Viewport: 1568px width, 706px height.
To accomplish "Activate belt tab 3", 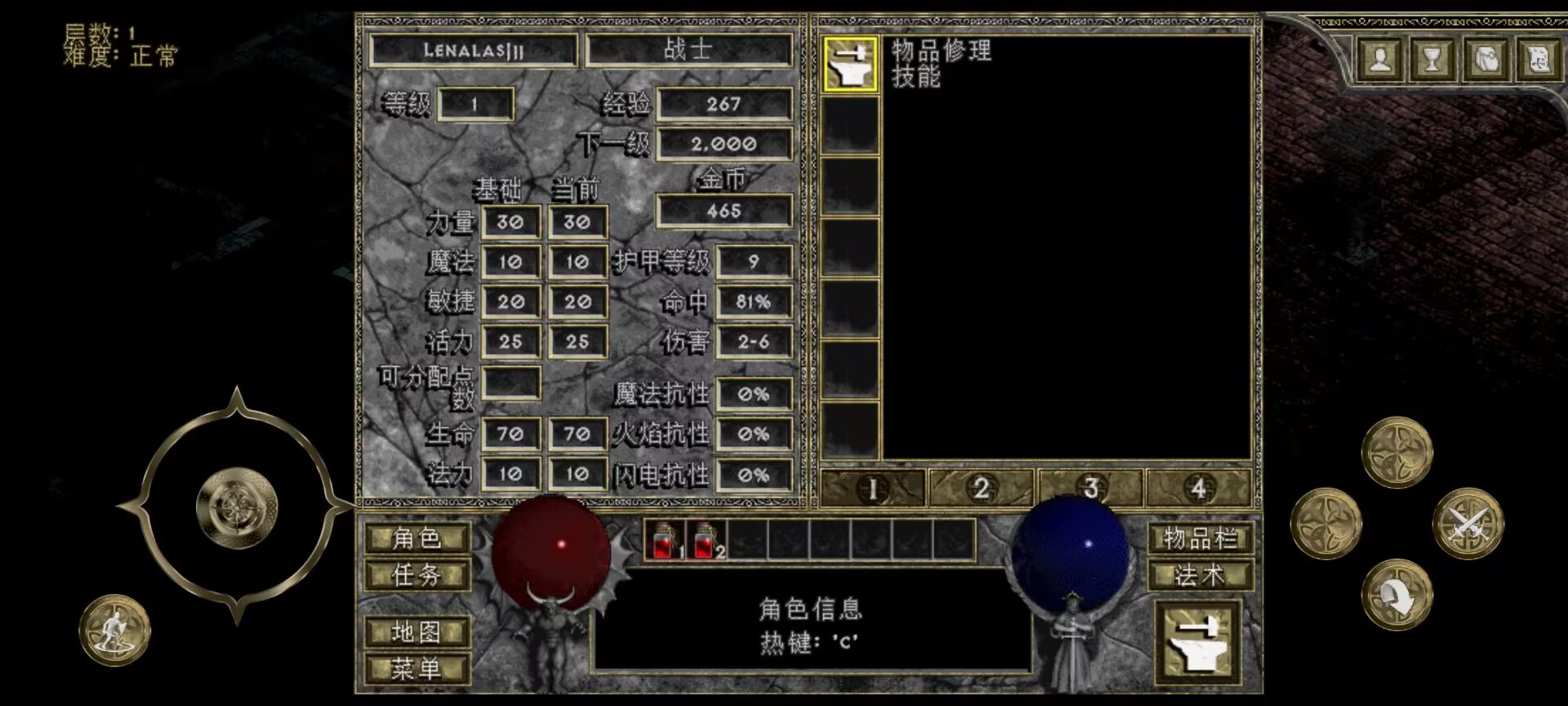I will (1092, 487).
